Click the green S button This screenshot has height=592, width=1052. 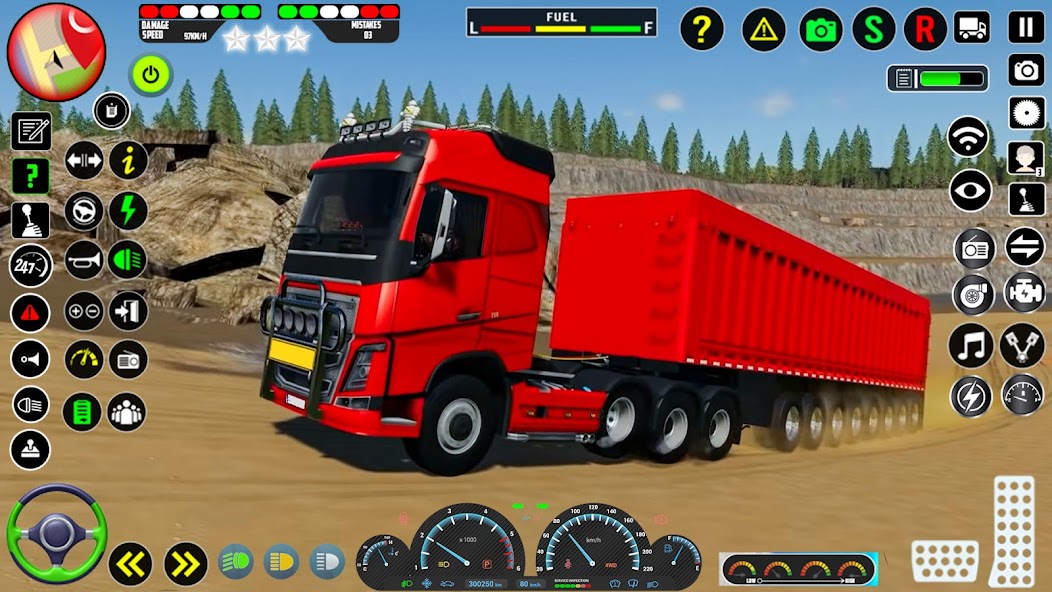[873, 29]
